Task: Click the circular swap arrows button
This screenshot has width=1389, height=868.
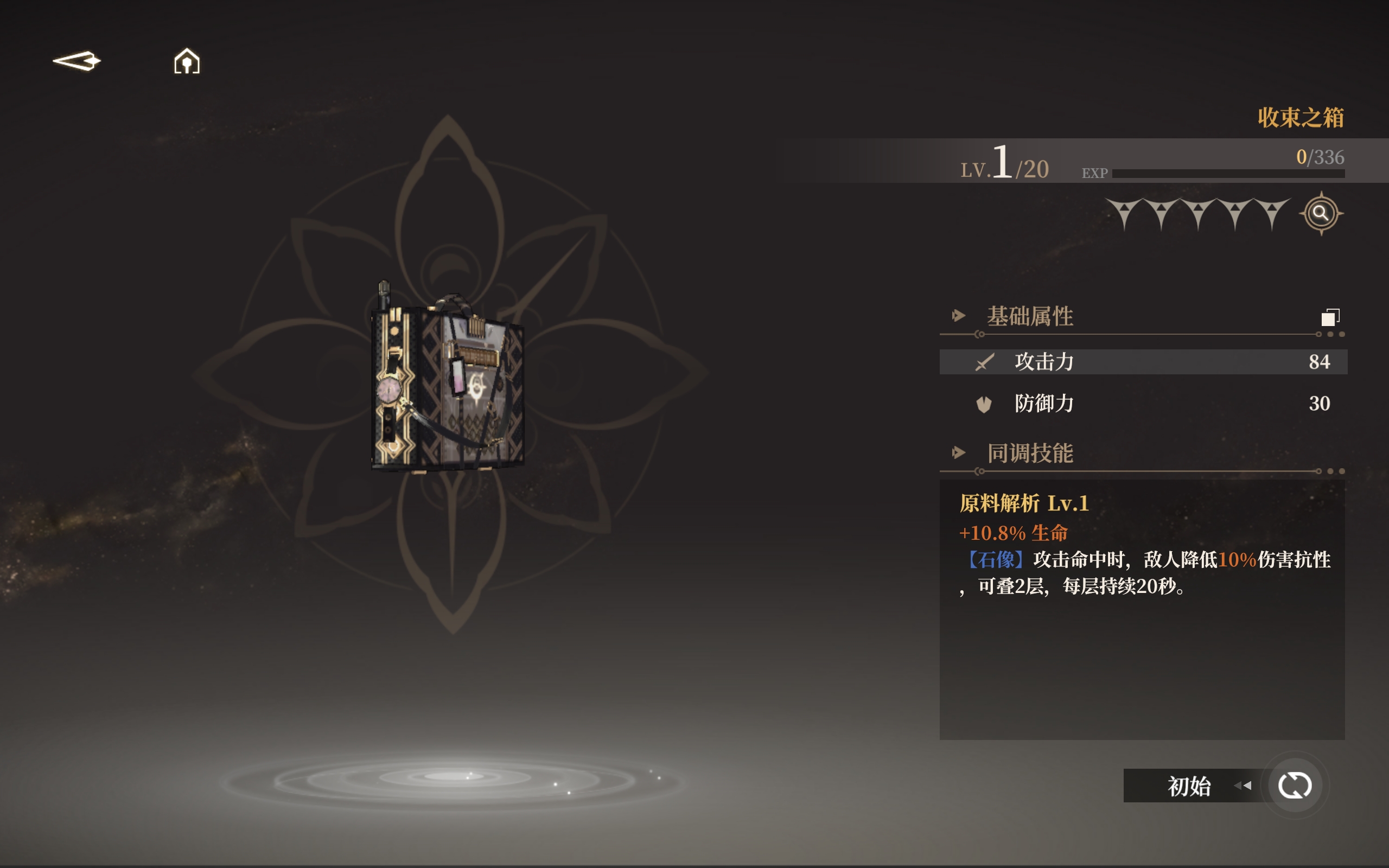Action: tap(1294, 786)
